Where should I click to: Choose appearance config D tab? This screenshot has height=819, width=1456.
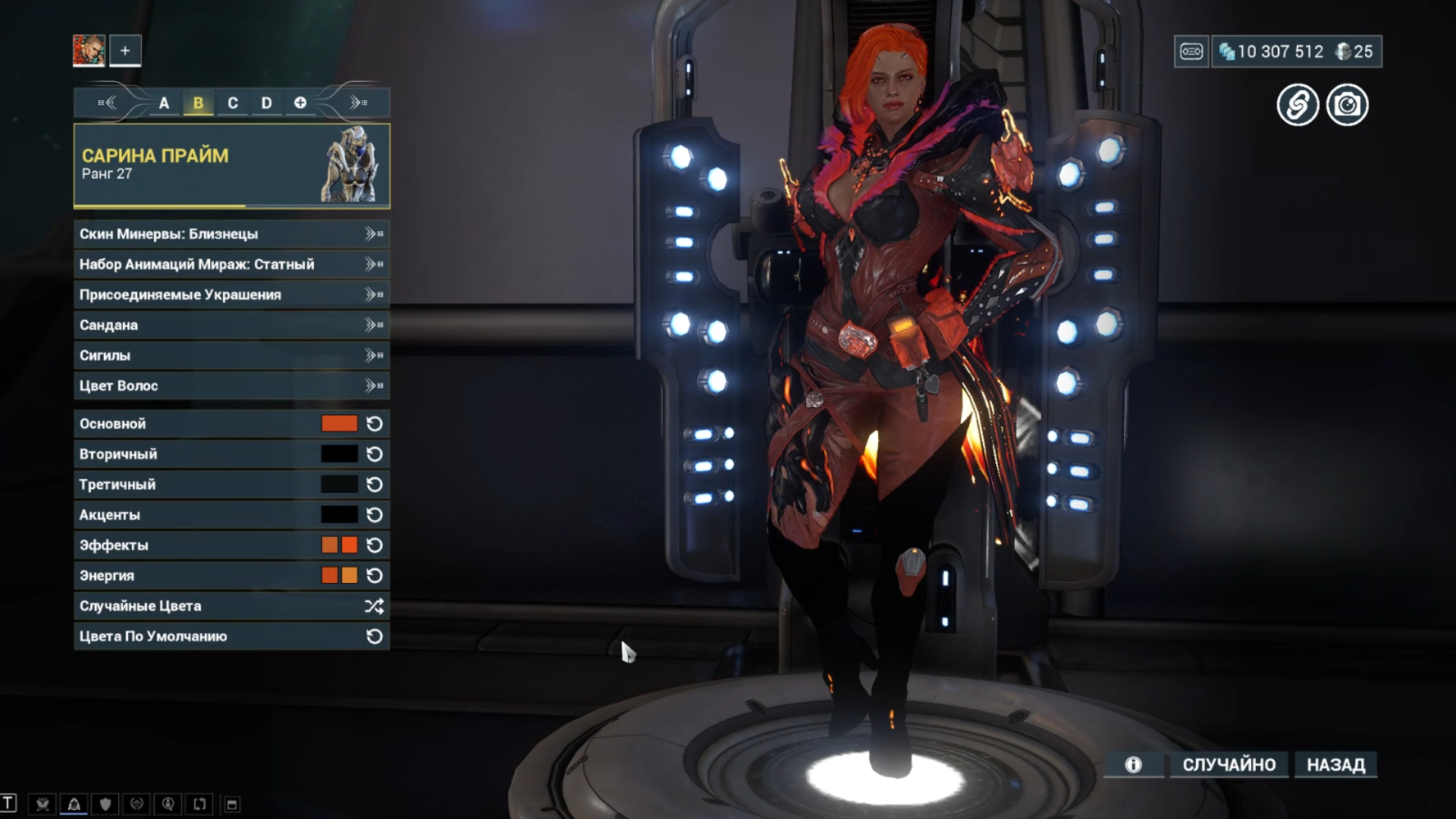pos(266,103)
